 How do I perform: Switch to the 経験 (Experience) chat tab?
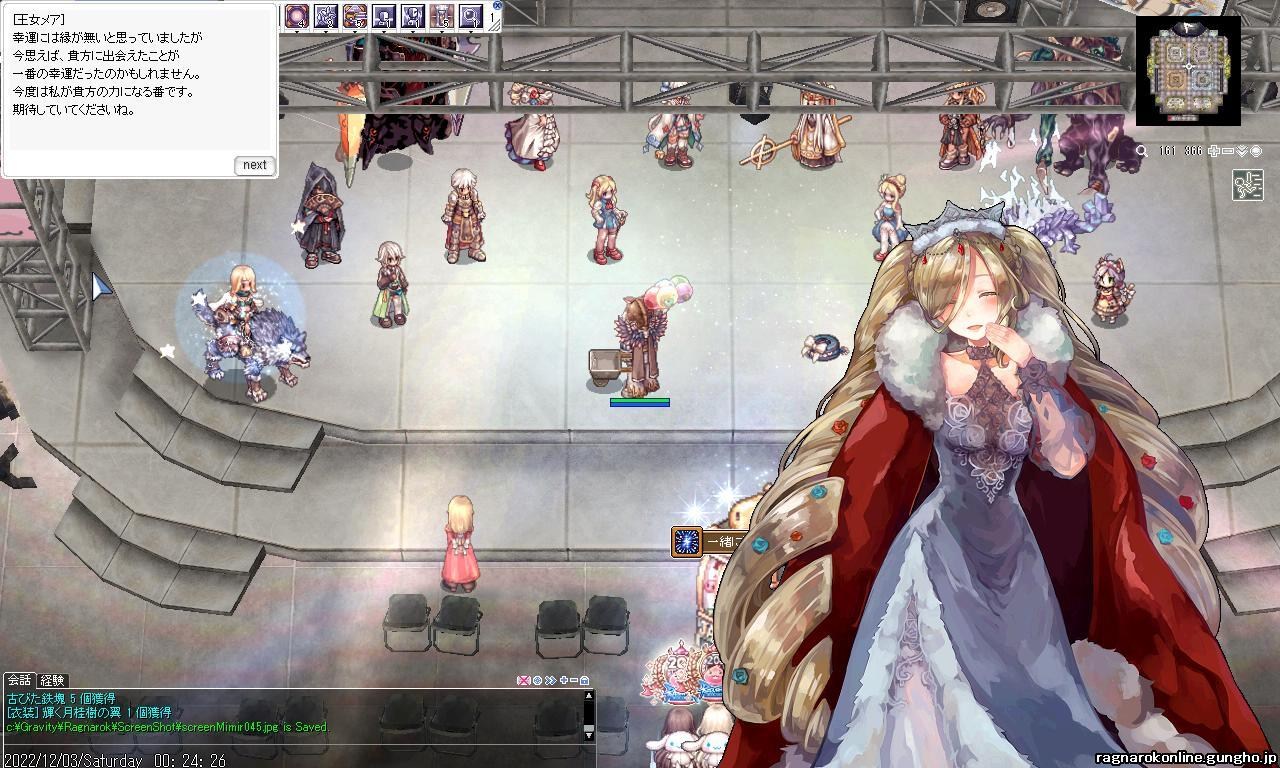click(52, 680)
